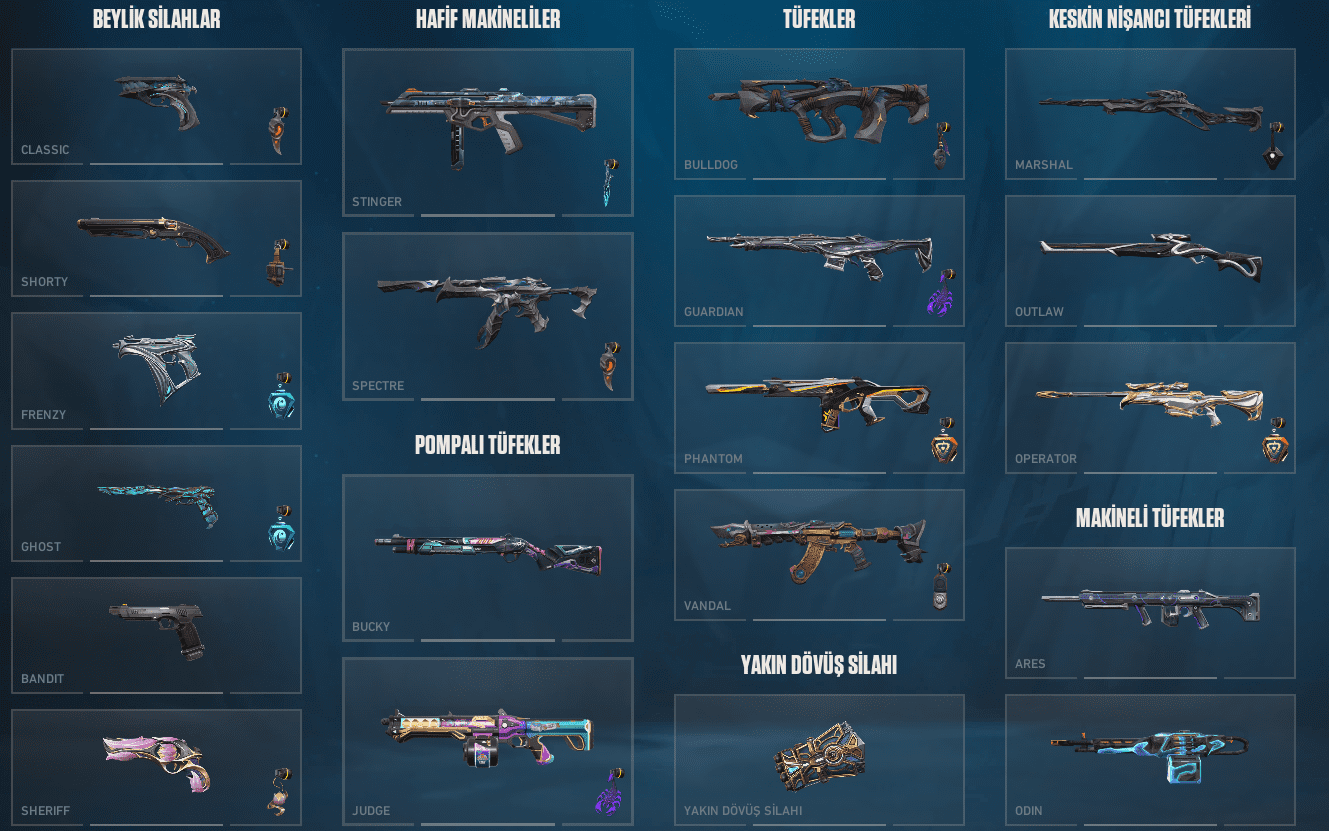Click the dog tag buddy on the Vandal
The width and height of the screenshot is (1329, 831).
tap(939, 590)
